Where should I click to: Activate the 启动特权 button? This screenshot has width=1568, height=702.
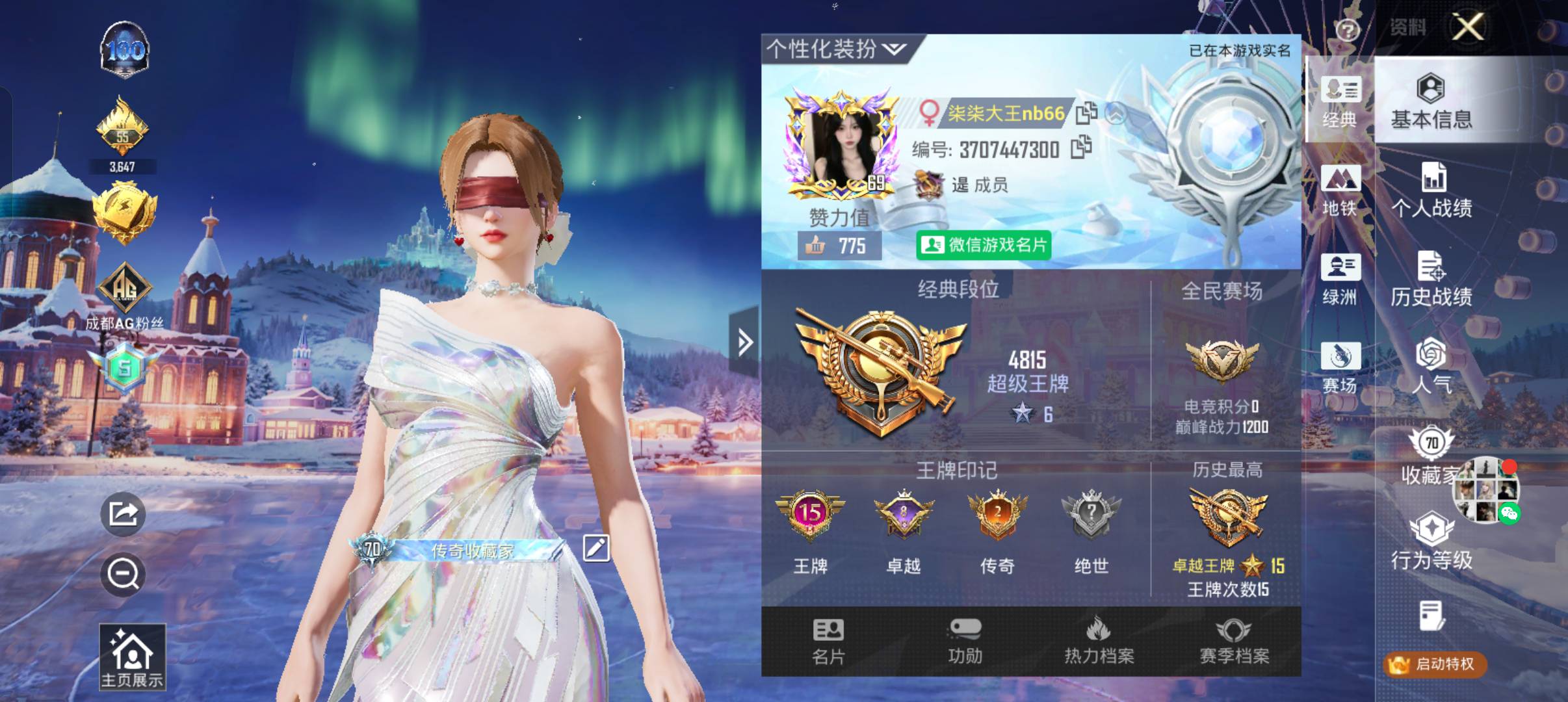click(1435, 664)
